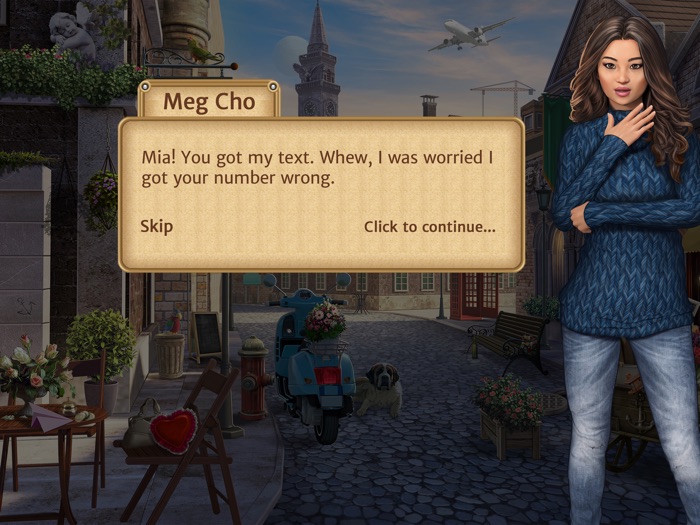
Task: Click to continue the conversation
Action: tap(429, 227)
